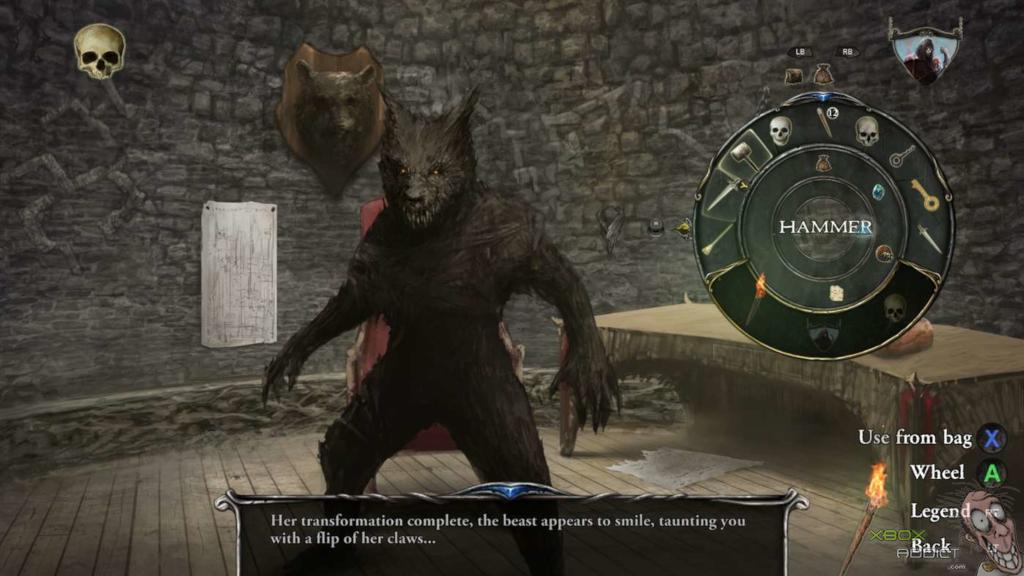Image resolution: width=1024 pixels, height=576 pixels.
Task: Pick the parchment scroll in the inner ring
Action: [x=836, y=293]
